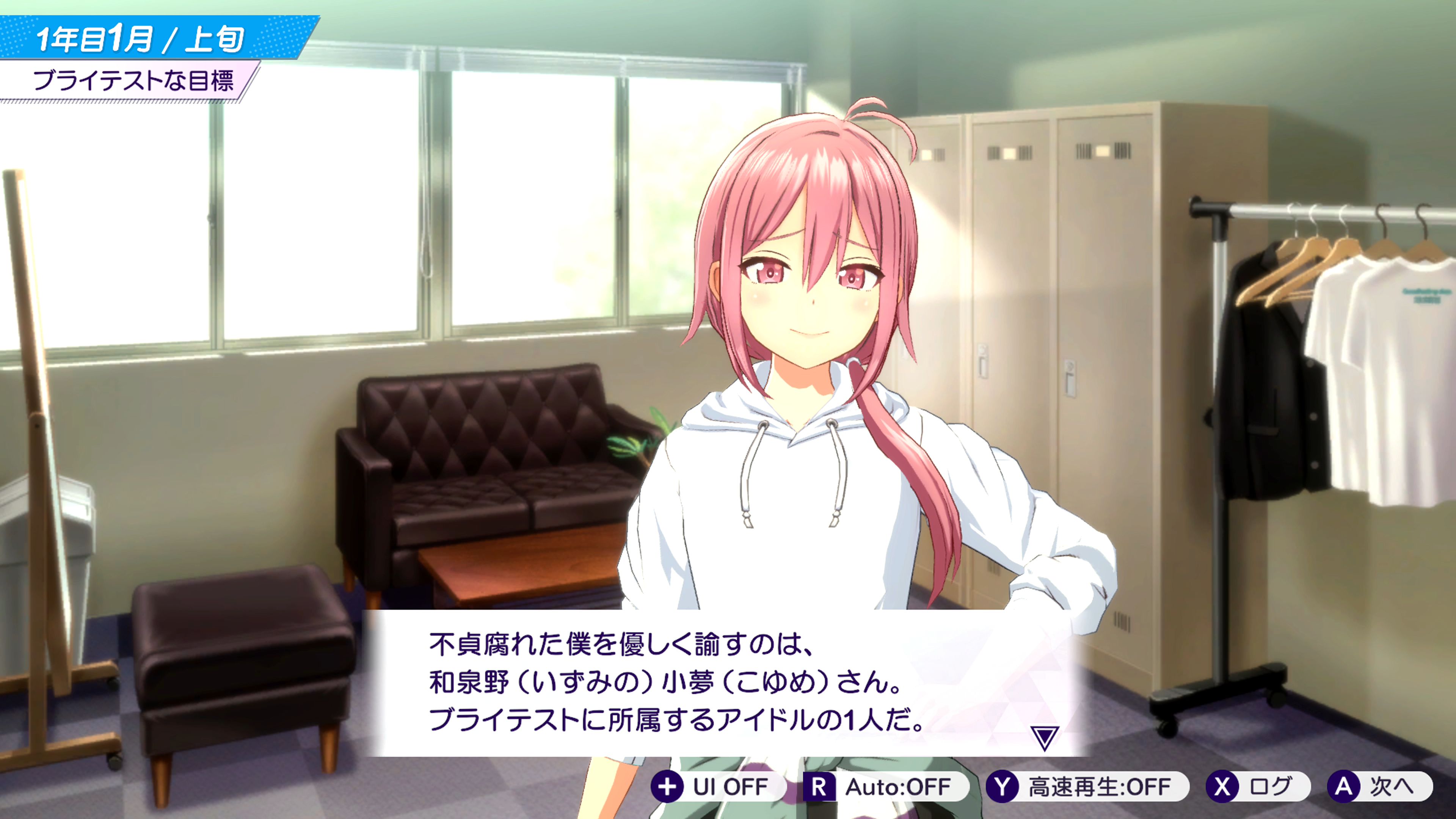Toggle the Auto:OFF playback option
The width and height of the screenshot is (1456, 819).
885,787
